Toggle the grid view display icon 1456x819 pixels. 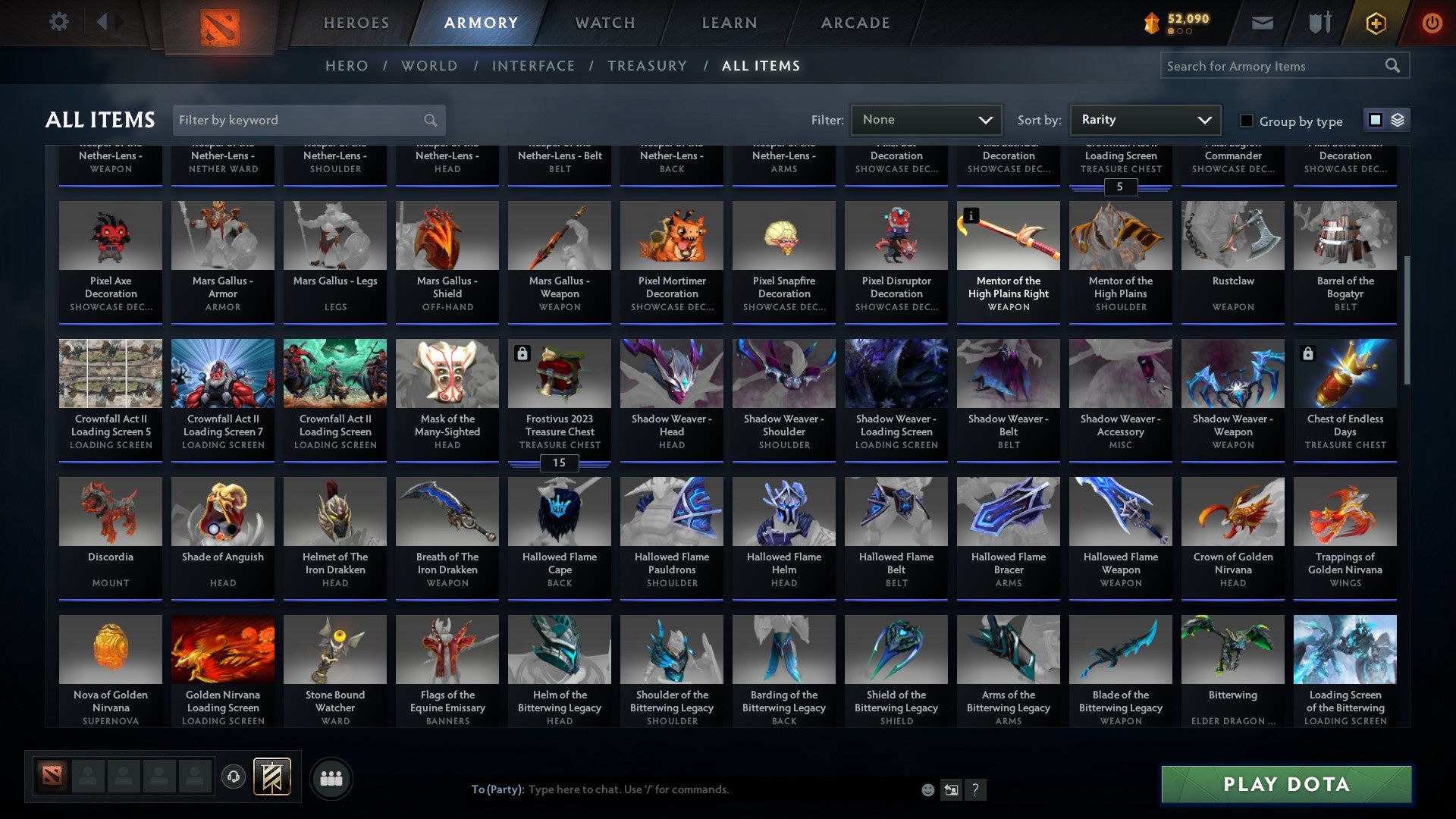pyautogui.click(x=1374, y=119)
